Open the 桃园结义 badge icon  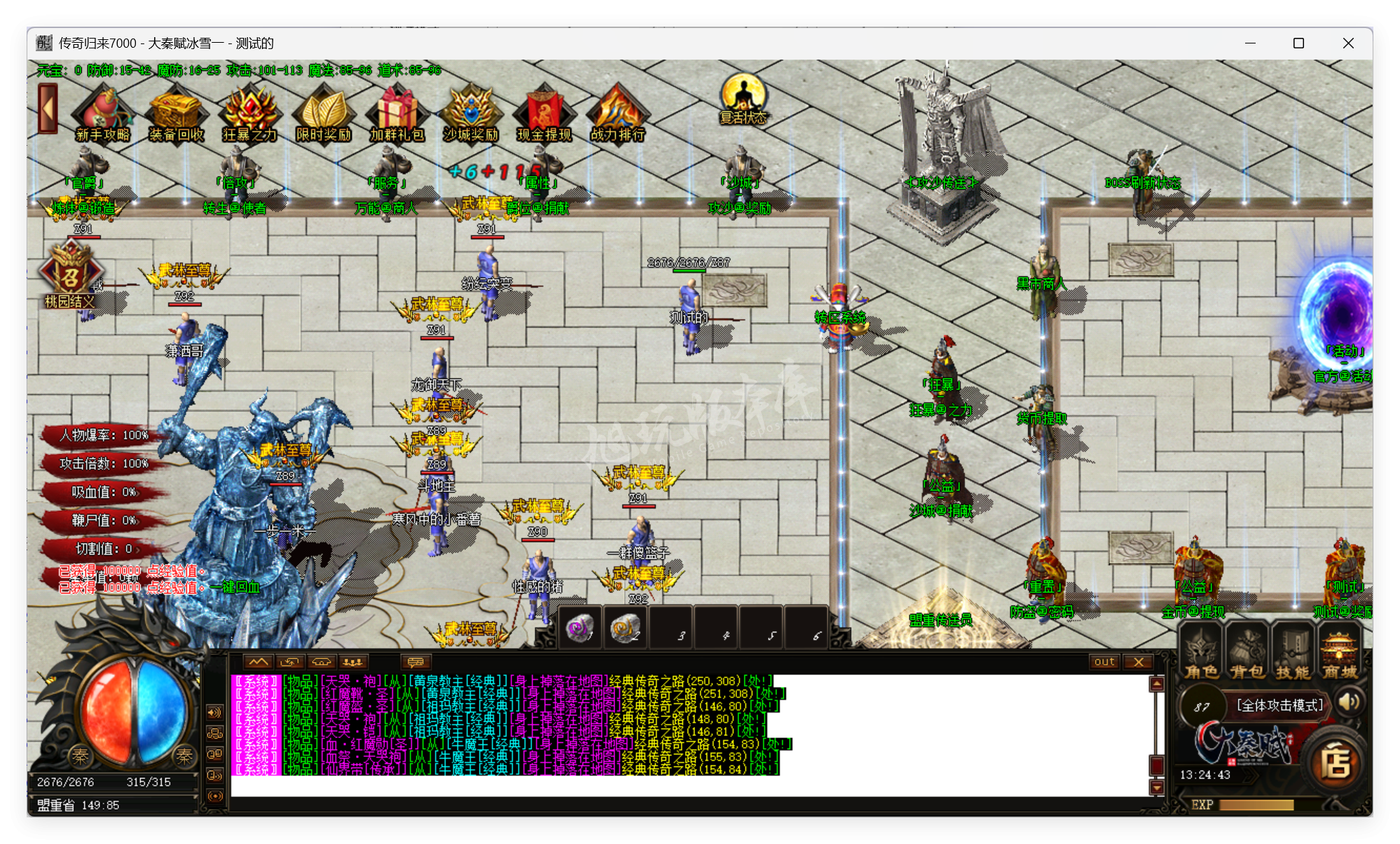(x=70, y=275)
